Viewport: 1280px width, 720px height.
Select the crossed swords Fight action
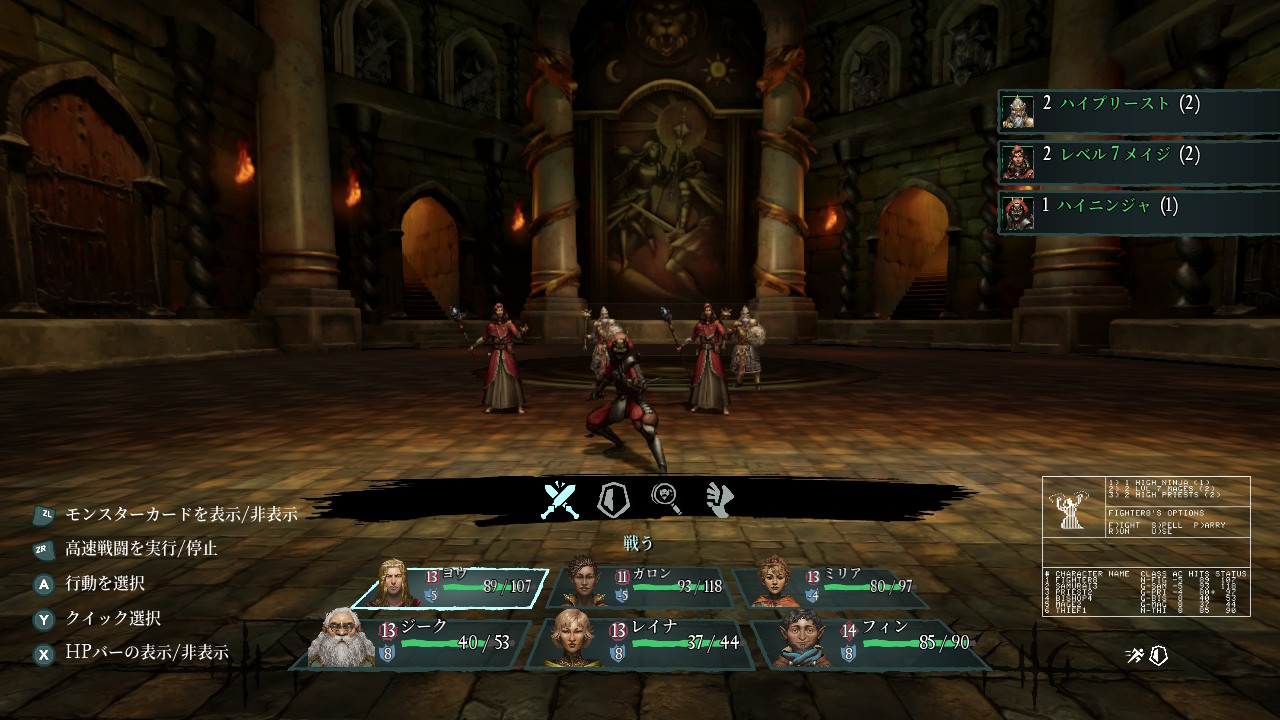[560, 499]
